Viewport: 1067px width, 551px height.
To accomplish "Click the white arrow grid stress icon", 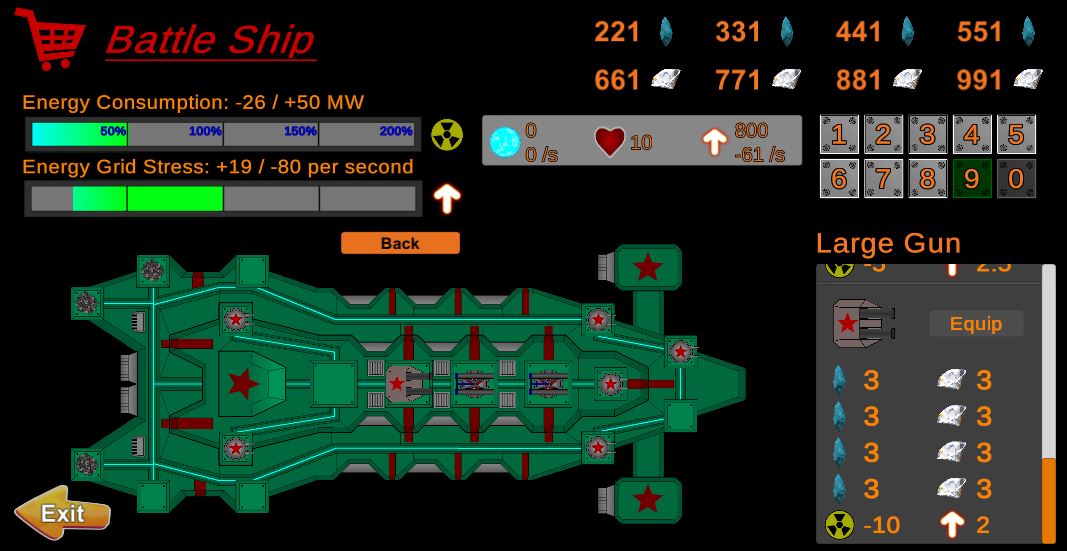I will click(x=446, y=198).
